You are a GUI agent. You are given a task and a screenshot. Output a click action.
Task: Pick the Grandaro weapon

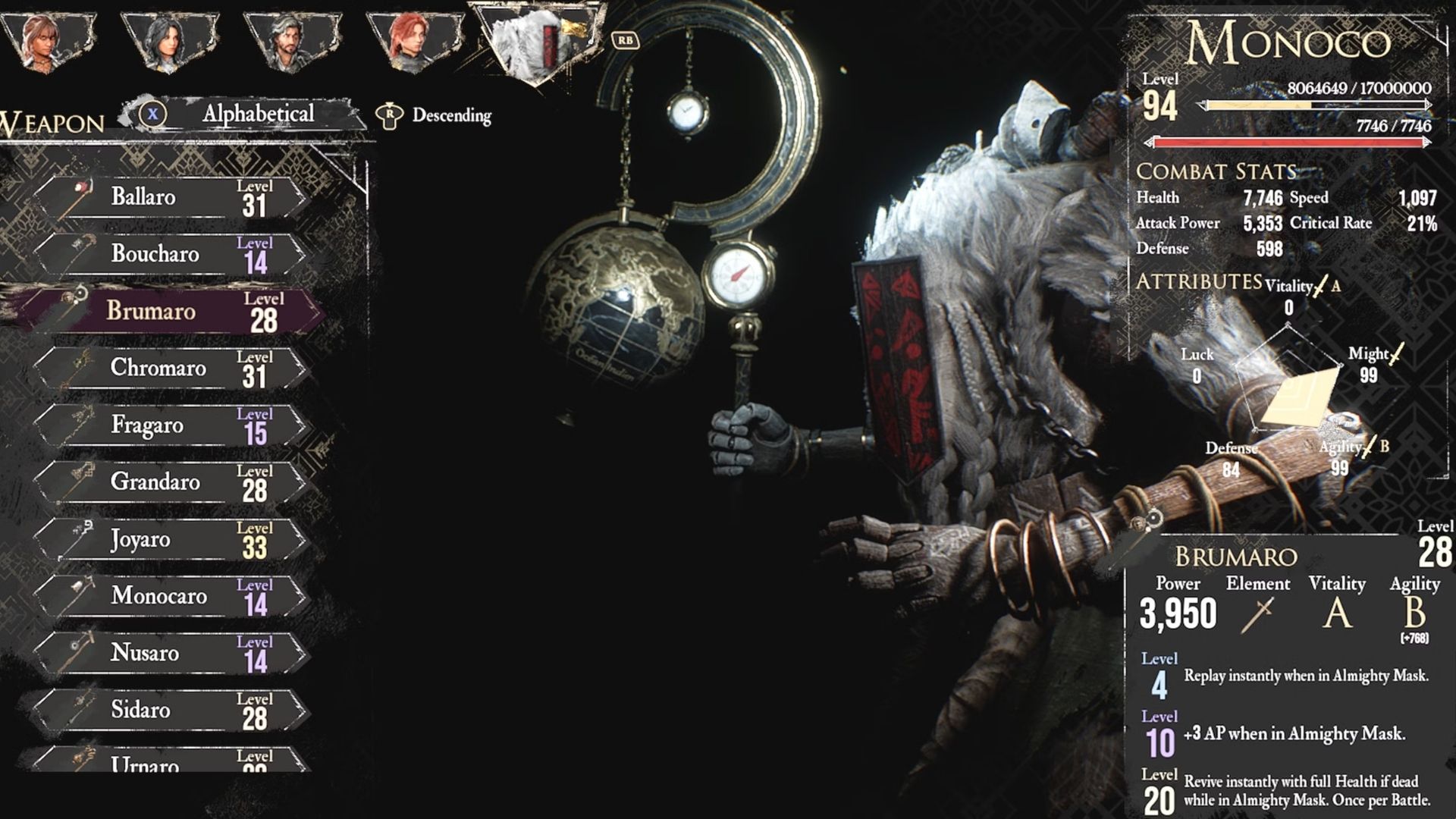pos(171,482)
